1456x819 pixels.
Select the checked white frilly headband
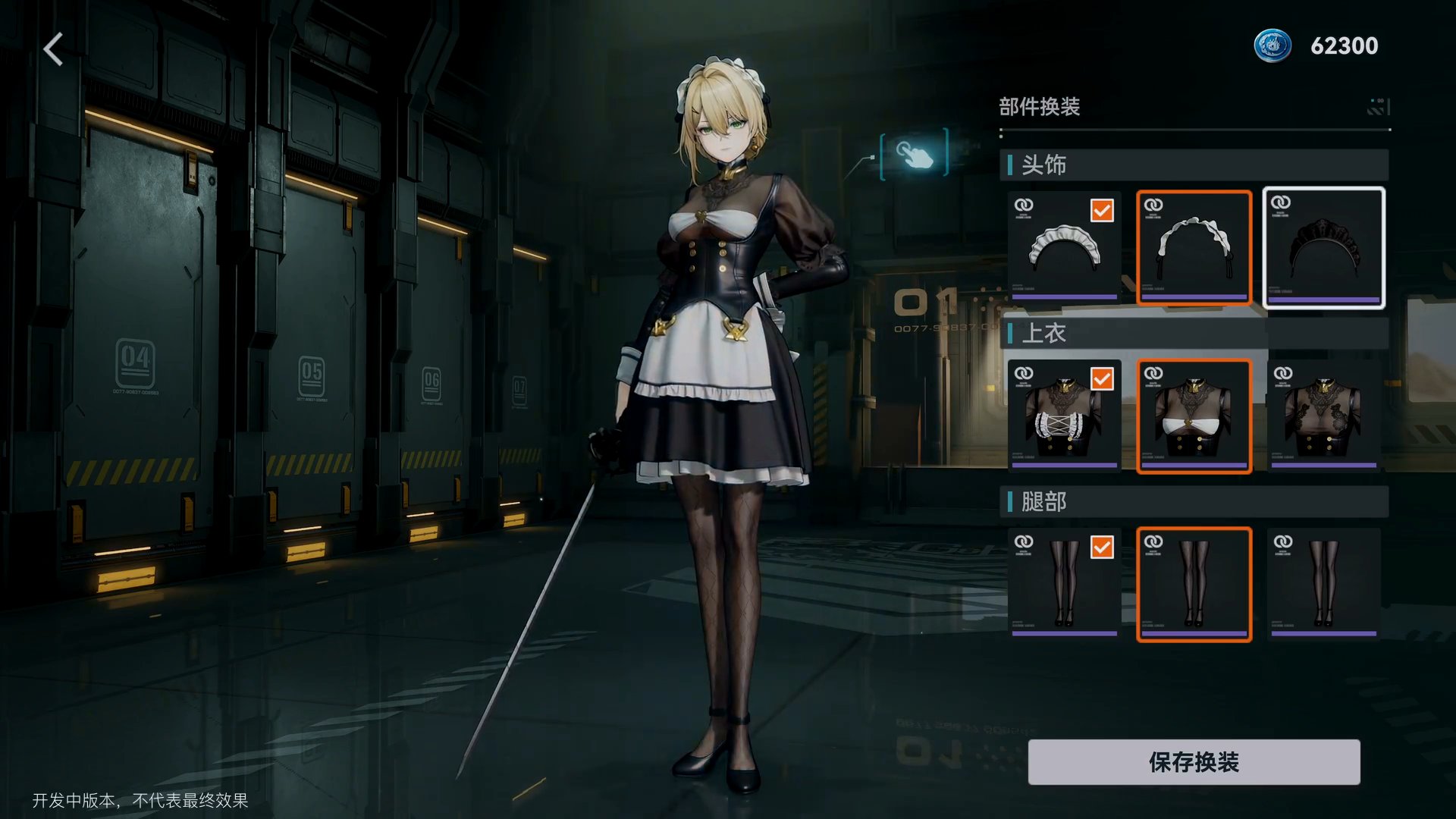[x=1064, y=248]
